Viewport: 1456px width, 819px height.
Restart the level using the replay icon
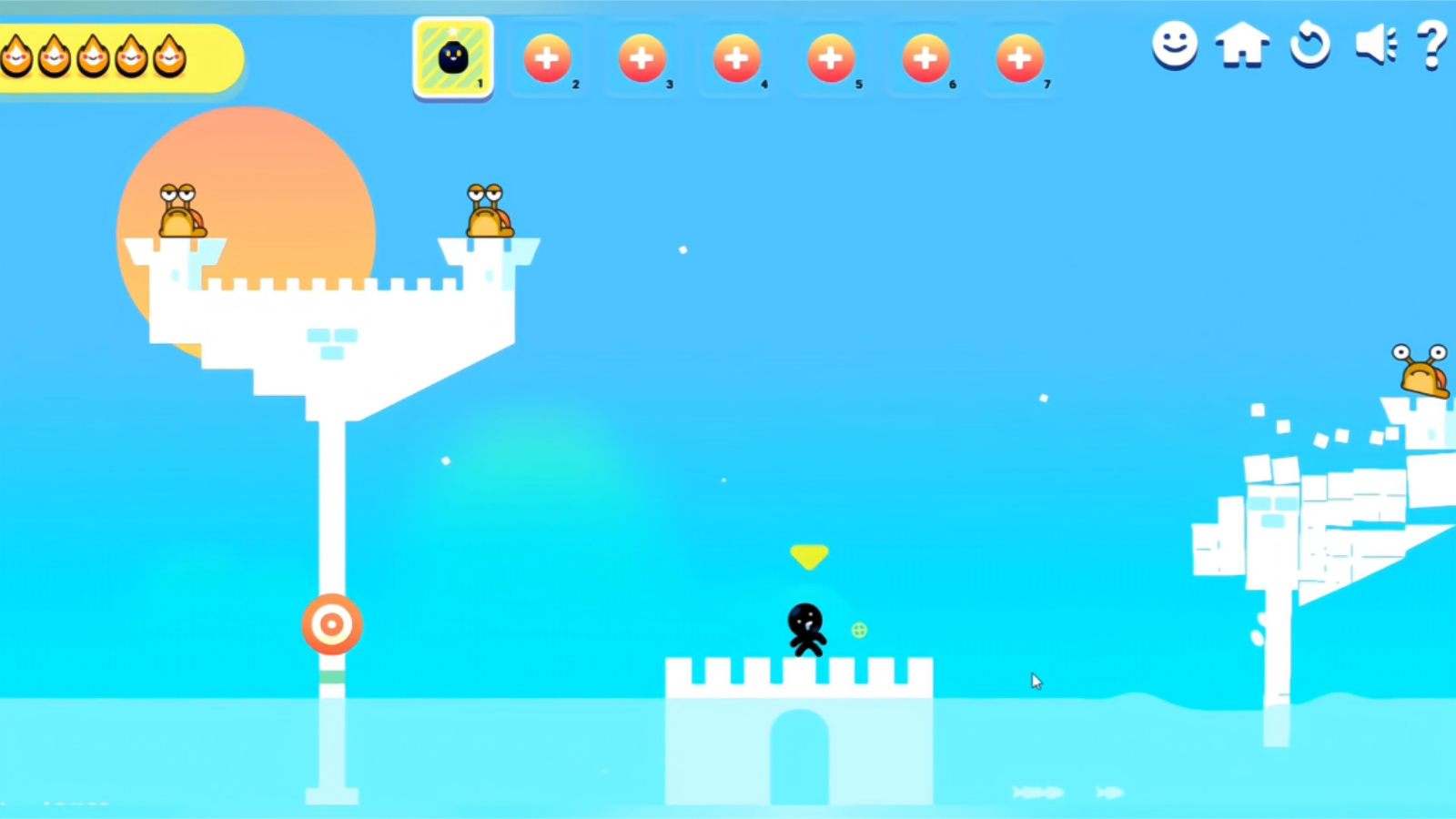coord(1309,47)
